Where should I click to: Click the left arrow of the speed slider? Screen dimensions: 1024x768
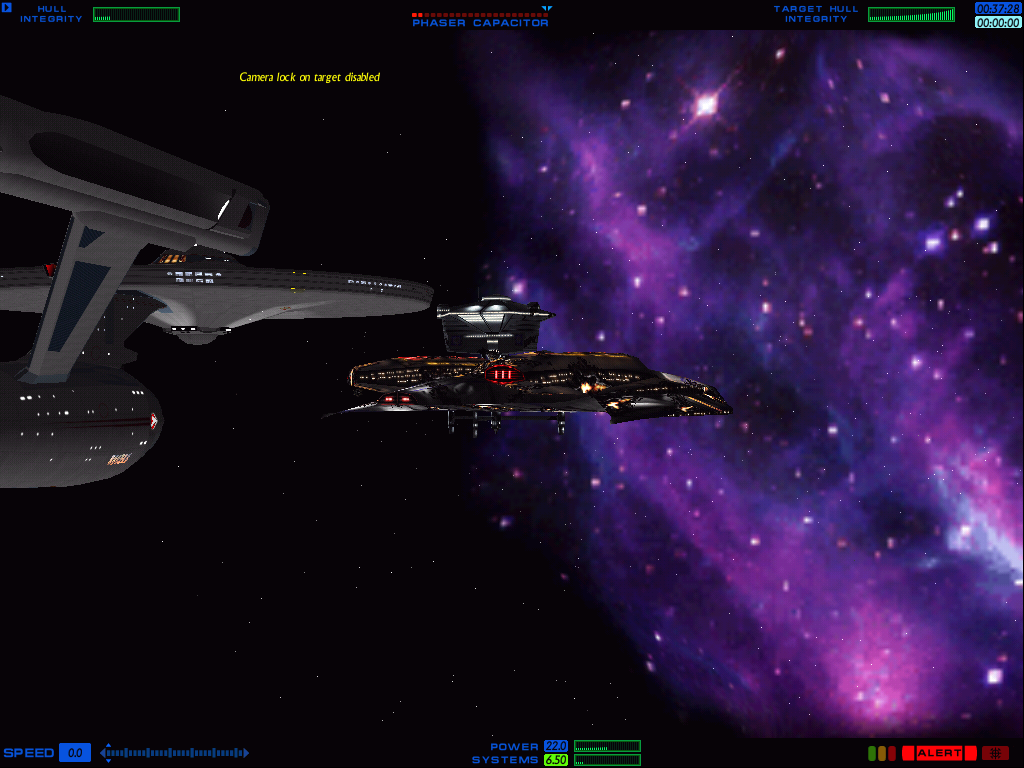coord(104,753)
